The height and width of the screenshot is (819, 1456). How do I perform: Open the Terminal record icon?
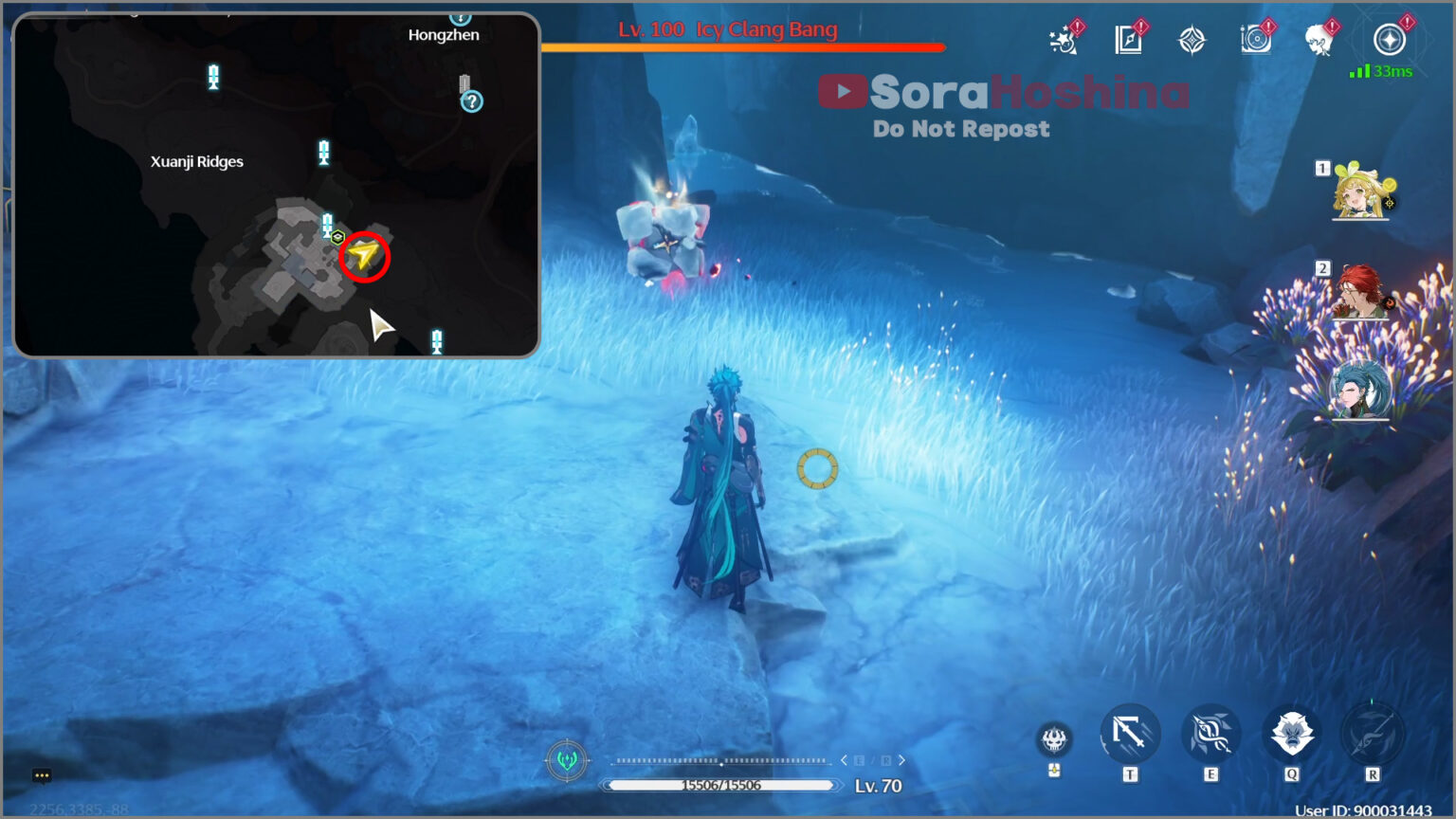[x=1256, y=40]
